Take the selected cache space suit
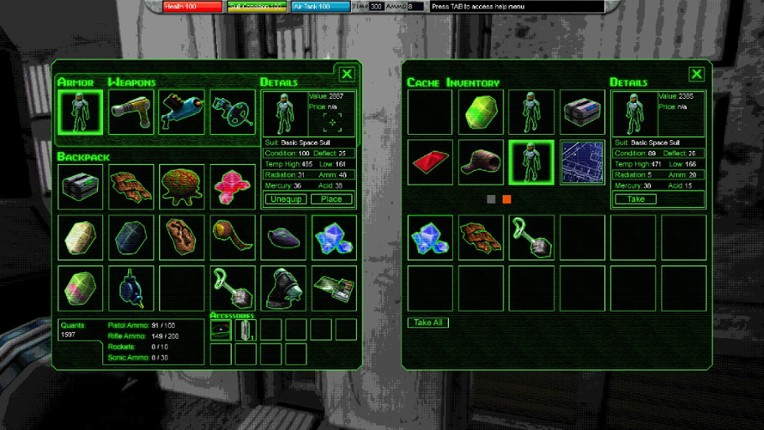This screenshot has width=764, height=430. click(x=635, y=199)
